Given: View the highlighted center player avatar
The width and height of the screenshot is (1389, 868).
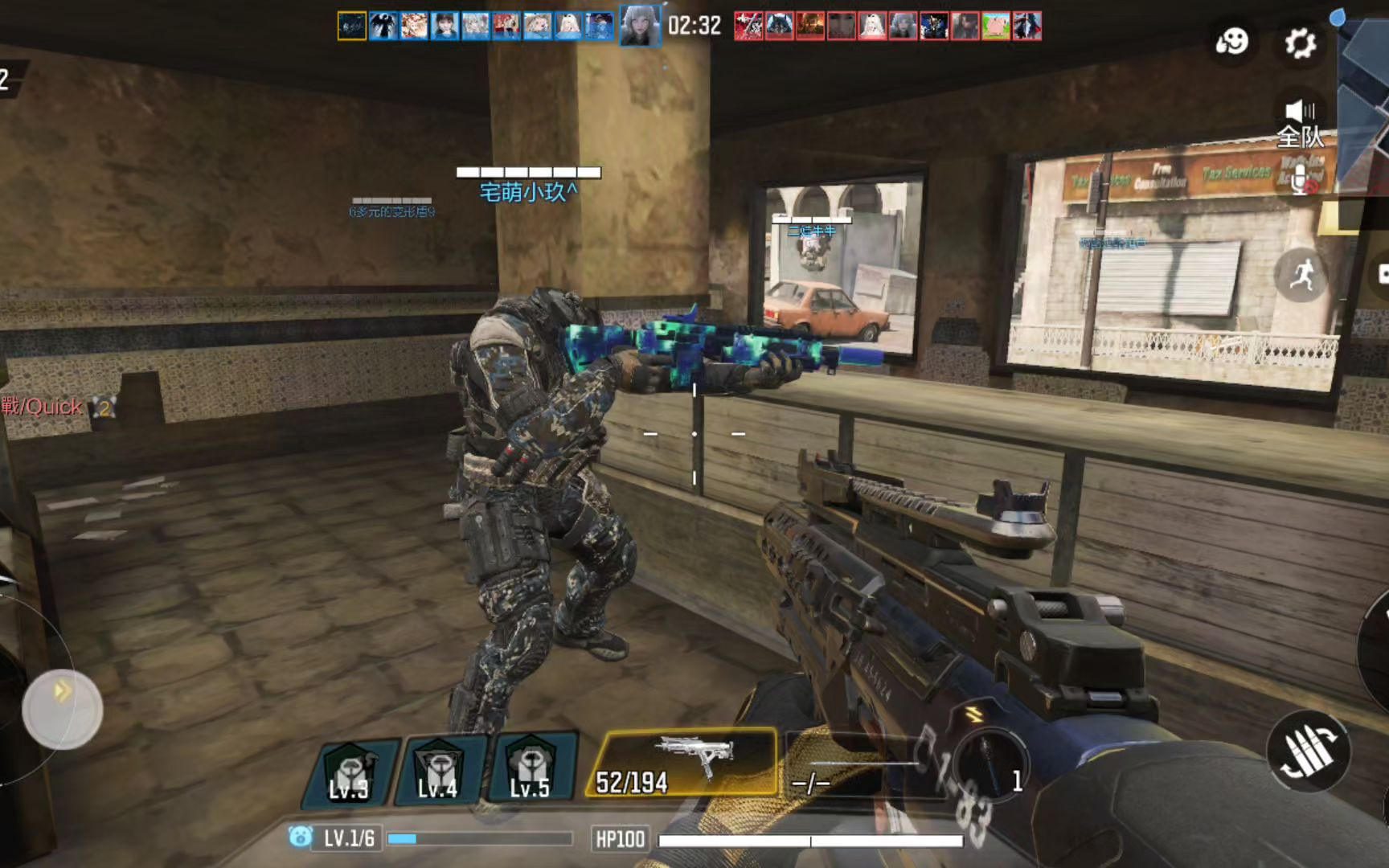Looking at the screenshot, I should 640,26.
